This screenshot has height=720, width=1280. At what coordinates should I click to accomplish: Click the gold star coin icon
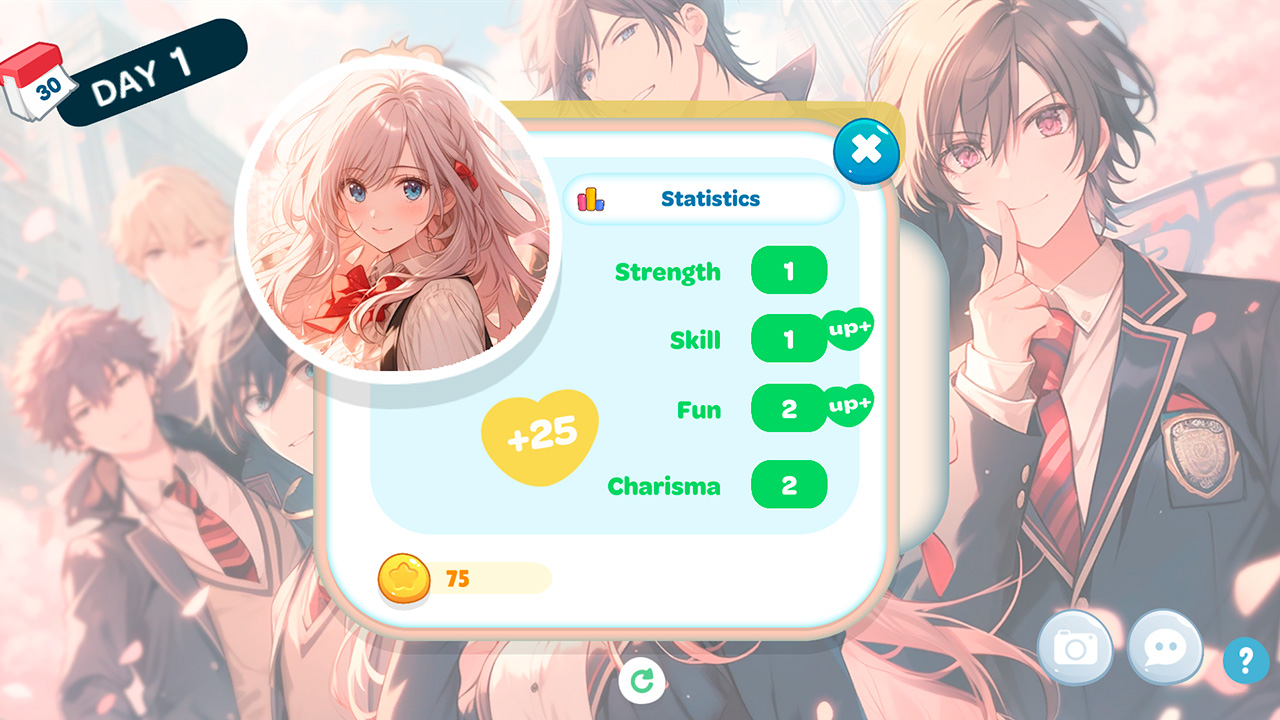pos(404,579)
